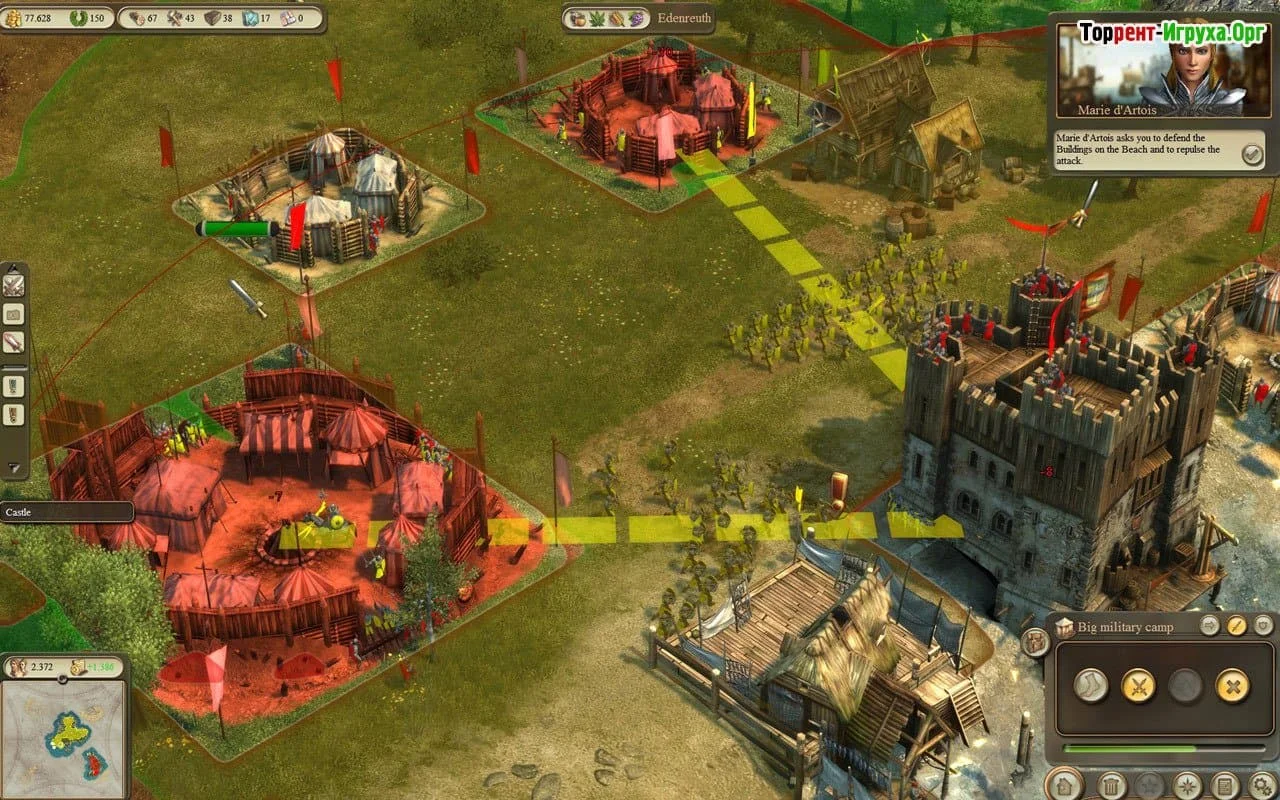Click the minimap
Viewport: 1280px width, 800px height.
(x=65, y=735)
